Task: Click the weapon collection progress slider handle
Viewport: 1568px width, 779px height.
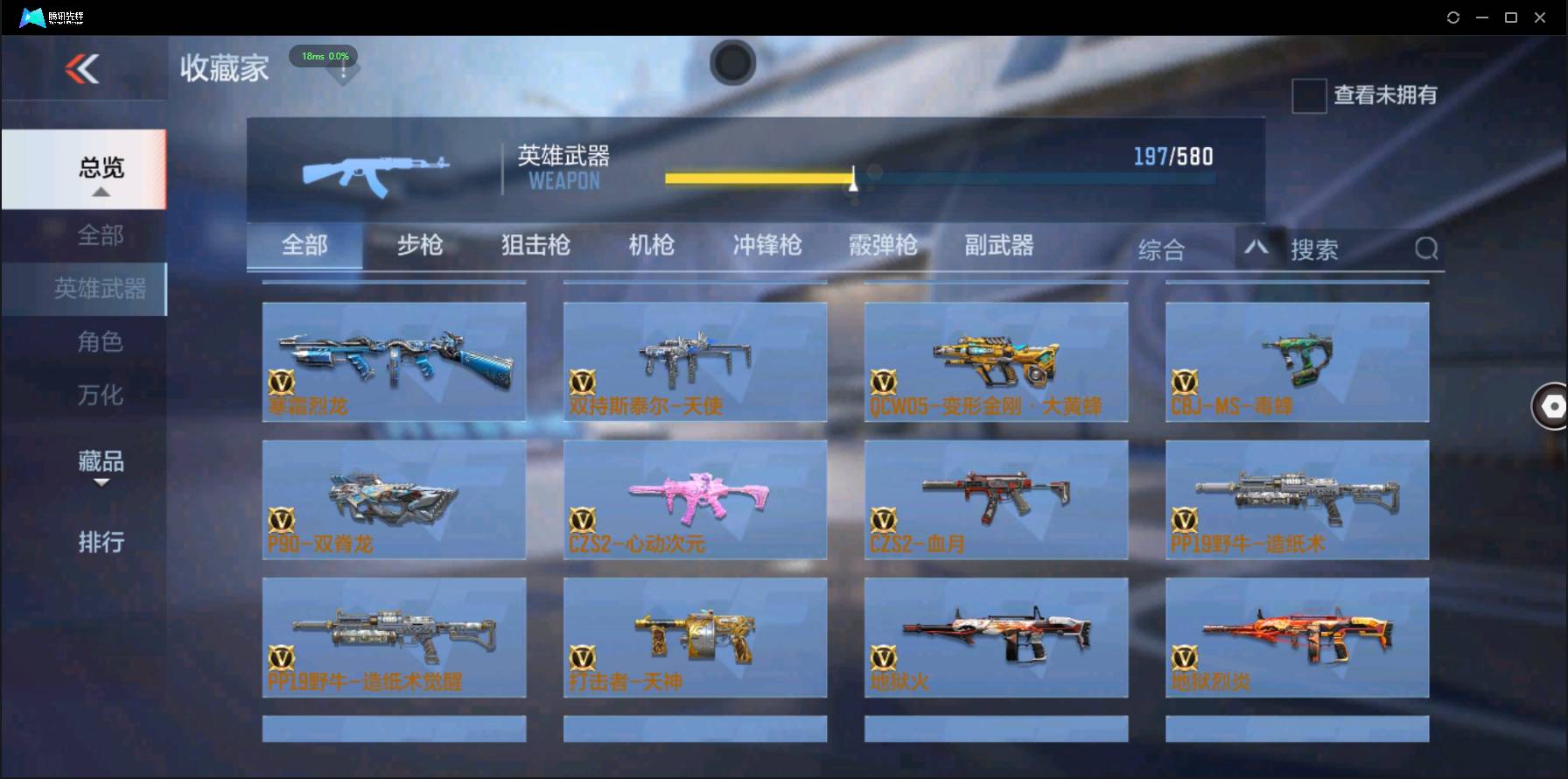Action: (x=853, y=179)
